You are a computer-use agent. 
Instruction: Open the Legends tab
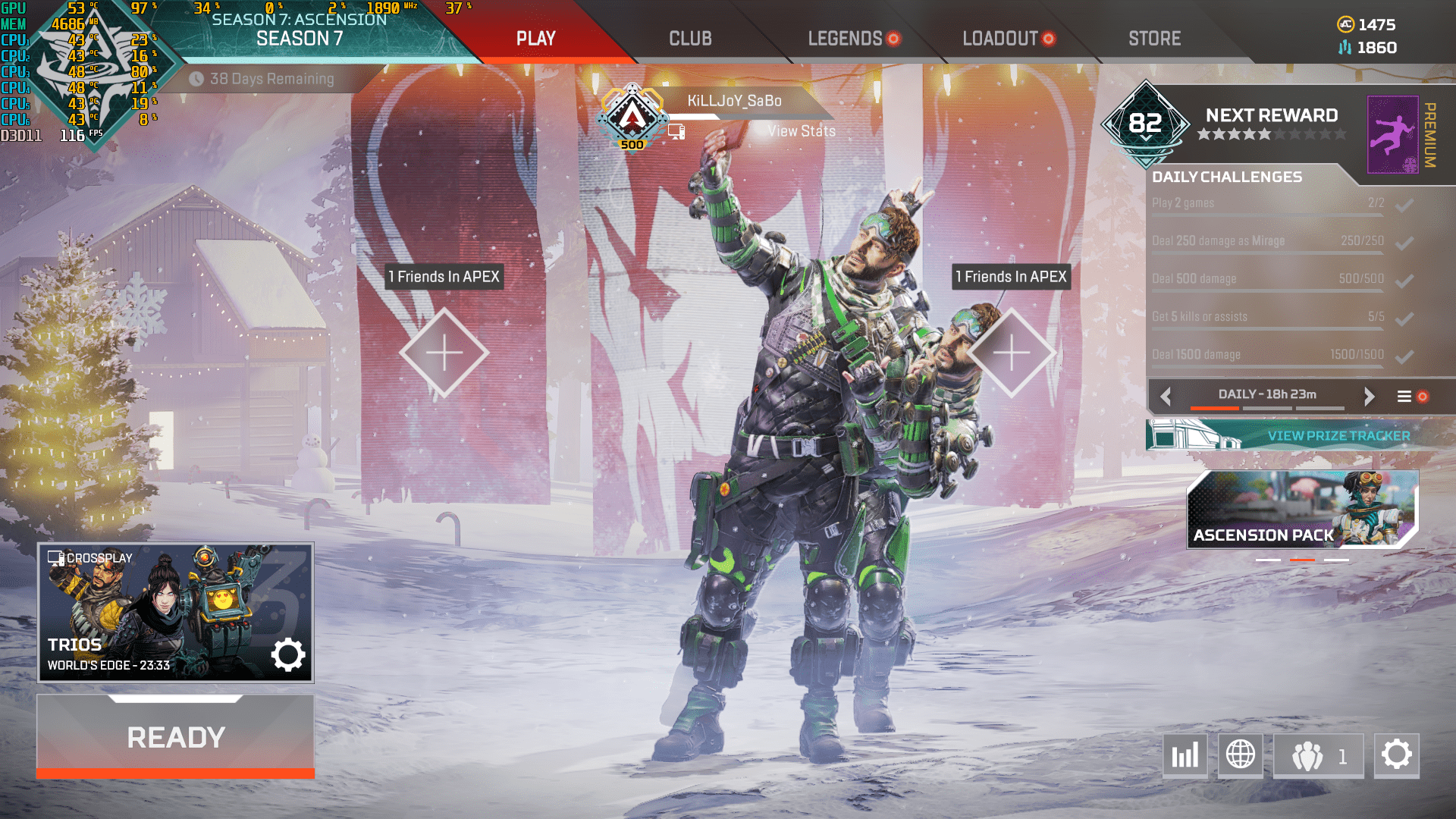point(845,39)
